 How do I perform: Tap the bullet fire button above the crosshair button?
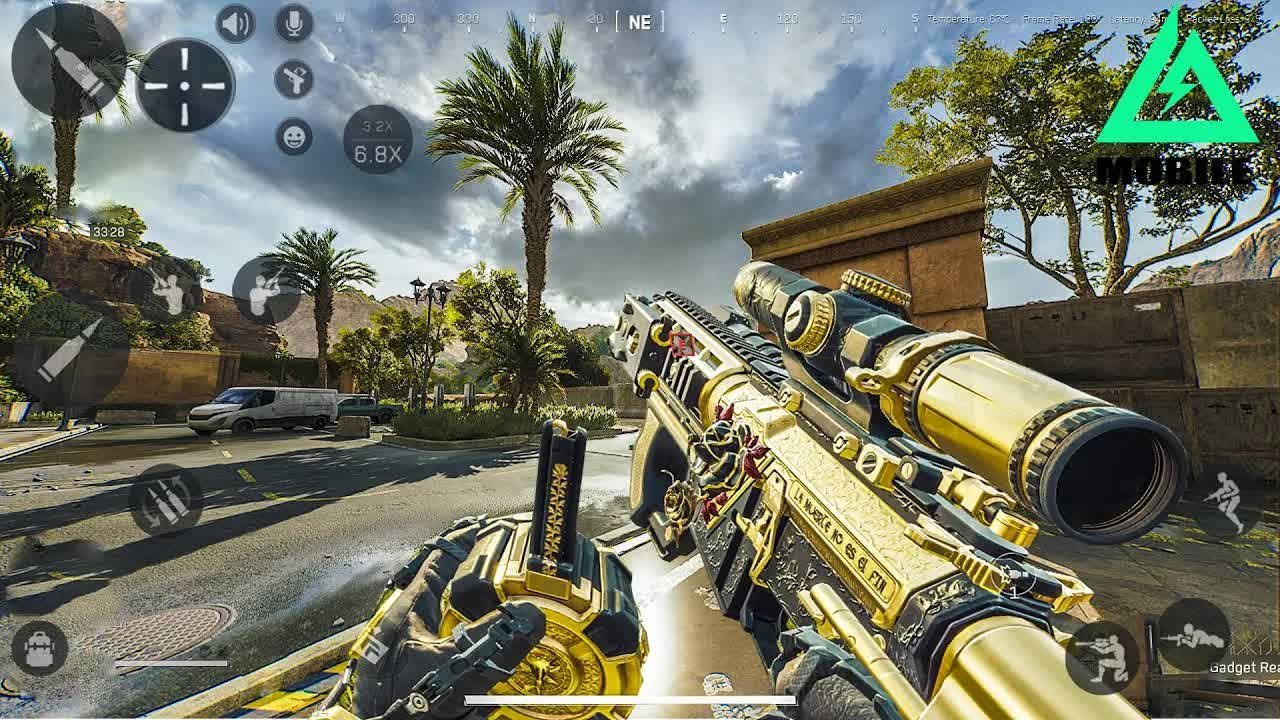pos(68,60)
